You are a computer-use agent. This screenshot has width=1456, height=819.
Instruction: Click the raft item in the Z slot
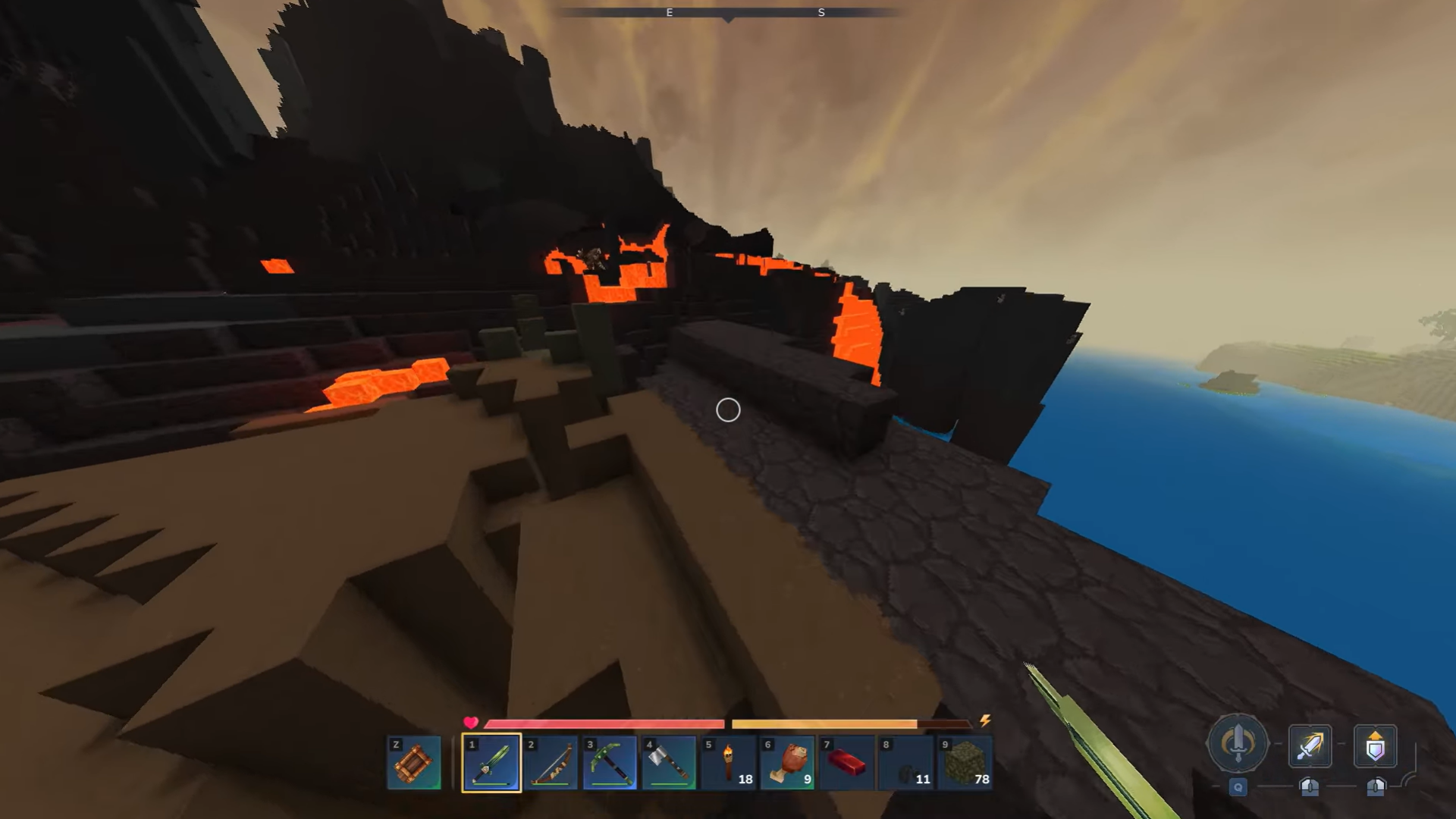pos(414,762)
